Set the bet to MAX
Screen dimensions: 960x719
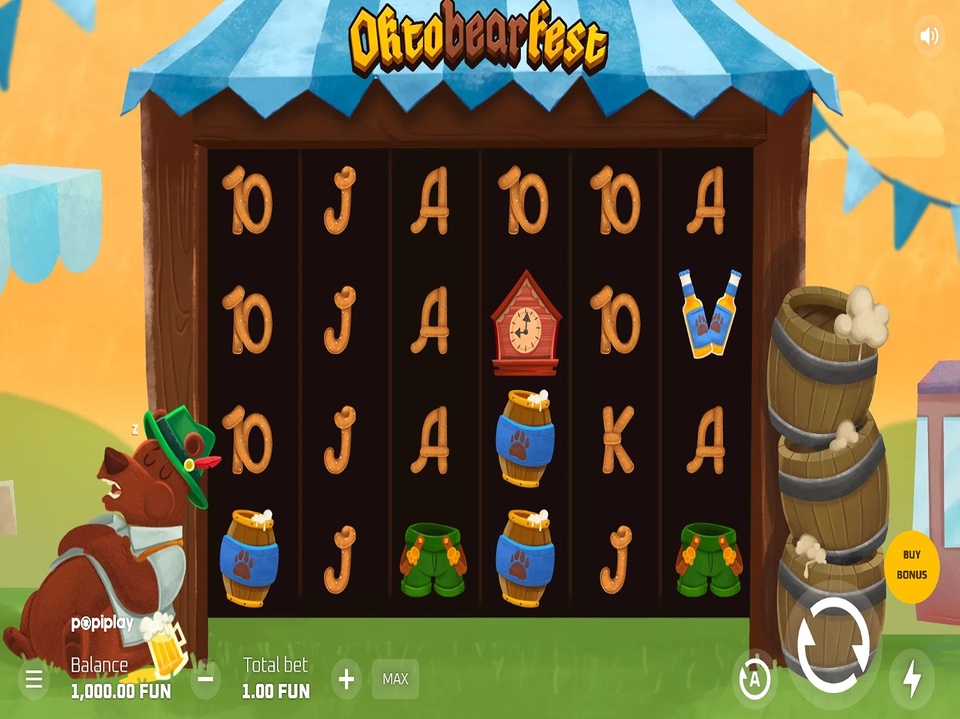395,679
